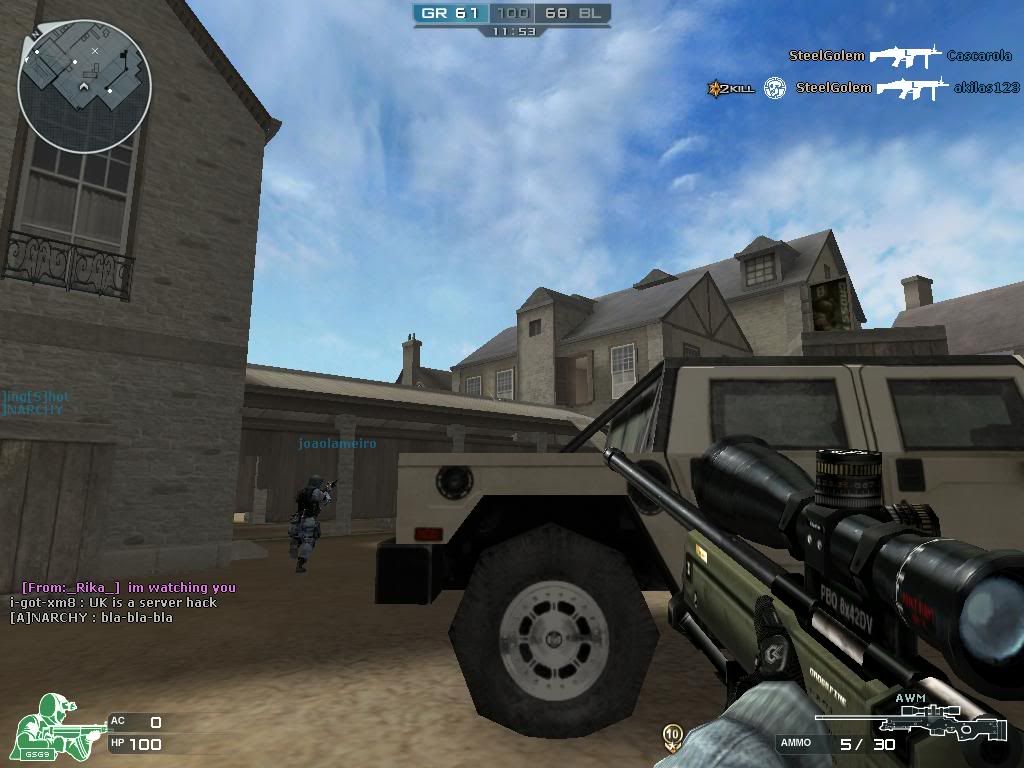Click the 2 Kill streak badge
Image resolution: width=1024 pixels, height=768 pixels.
[729, 89]
